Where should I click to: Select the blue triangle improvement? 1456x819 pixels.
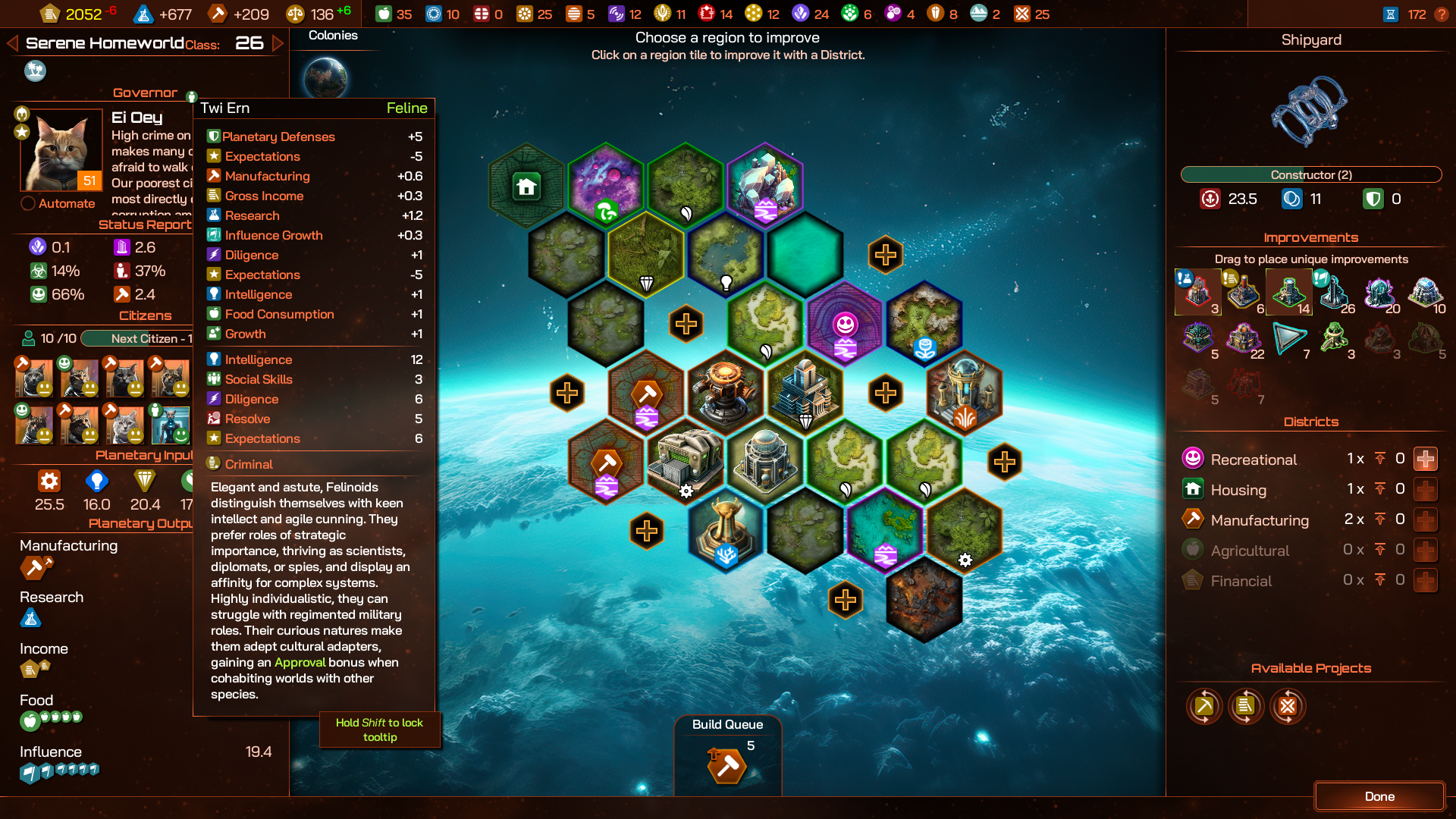[x=1289, y=338]
